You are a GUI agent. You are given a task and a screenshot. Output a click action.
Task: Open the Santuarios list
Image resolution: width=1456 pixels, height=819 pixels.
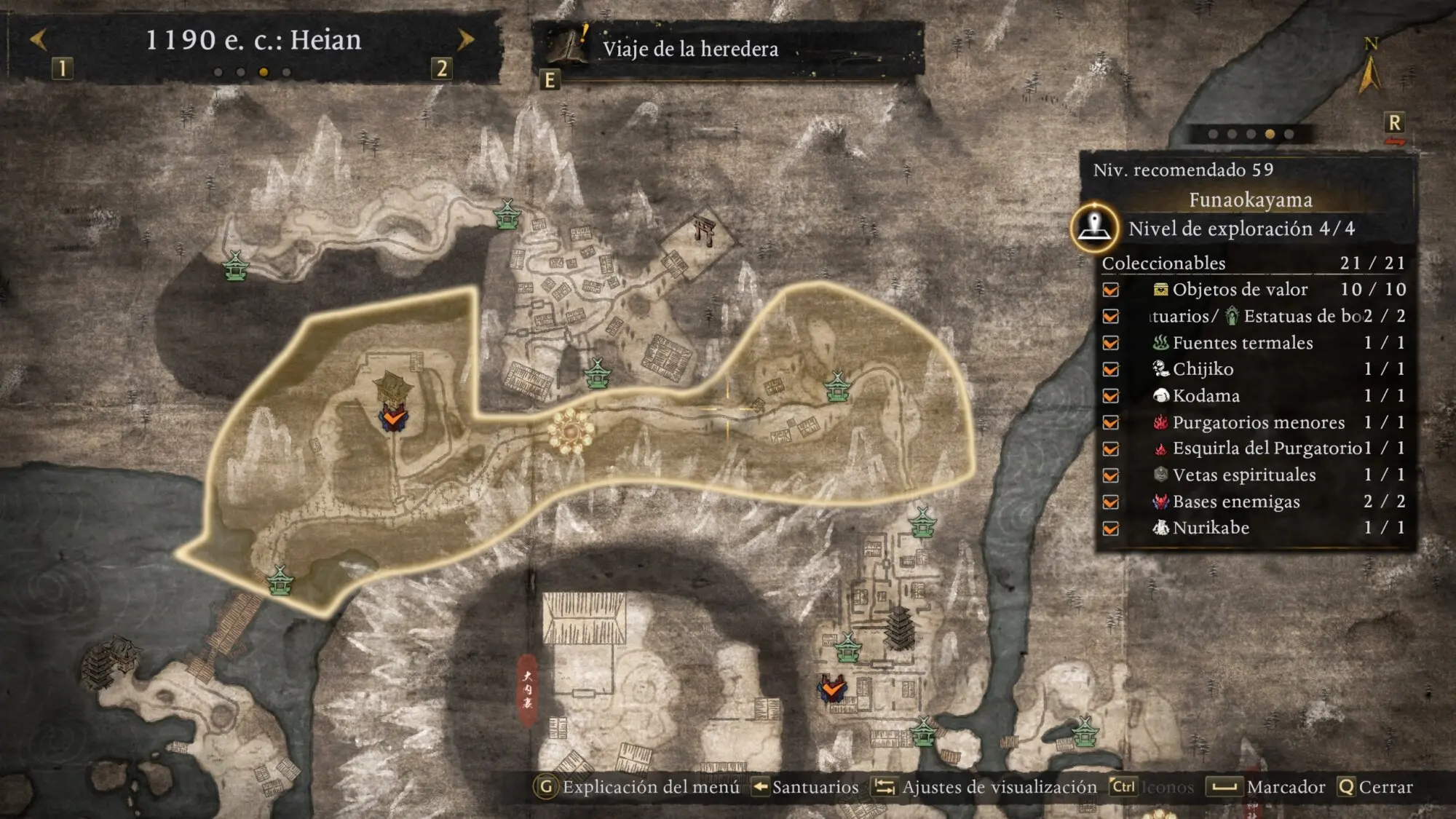pyautogui.click(x=807, y=787)
